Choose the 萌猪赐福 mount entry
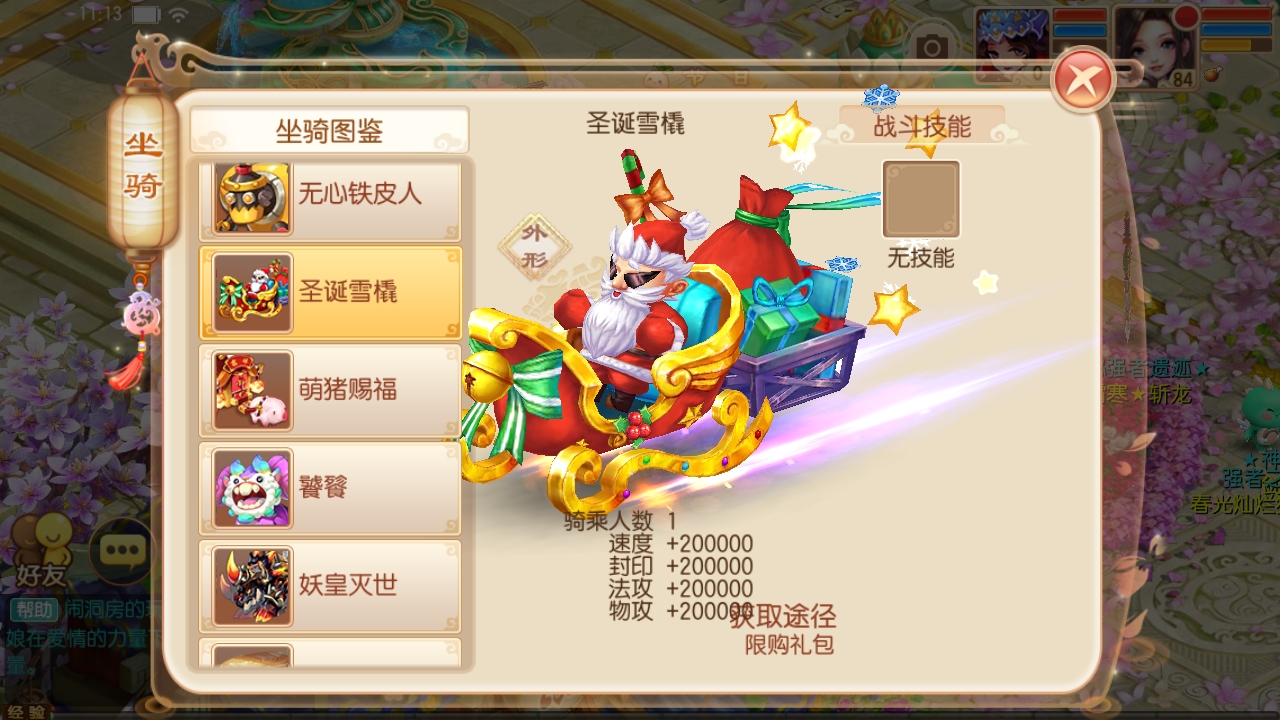The width and height of the screenshot is (1280, 720). tap(330, 389)
